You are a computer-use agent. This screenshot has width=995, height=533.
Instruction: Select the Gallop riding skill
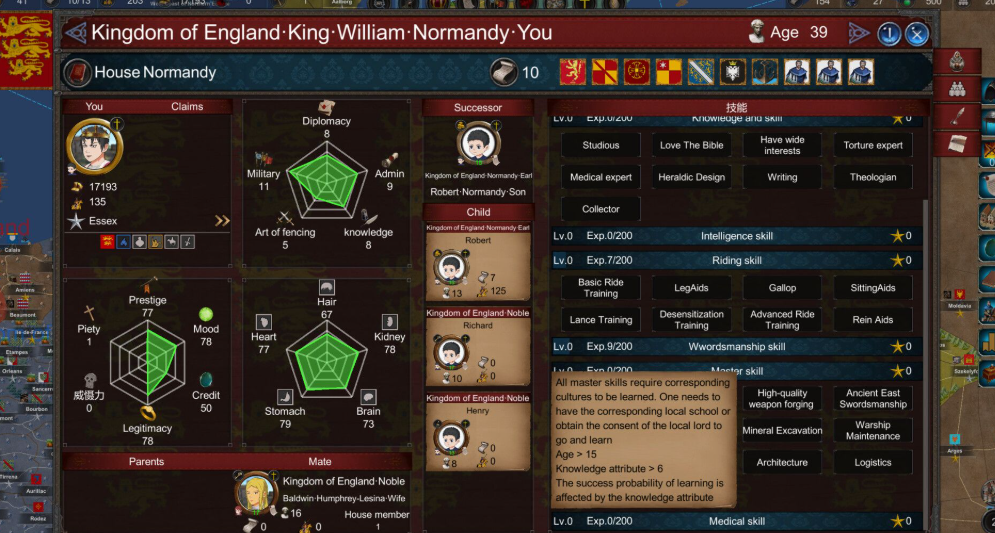click(x=782, y=288)
